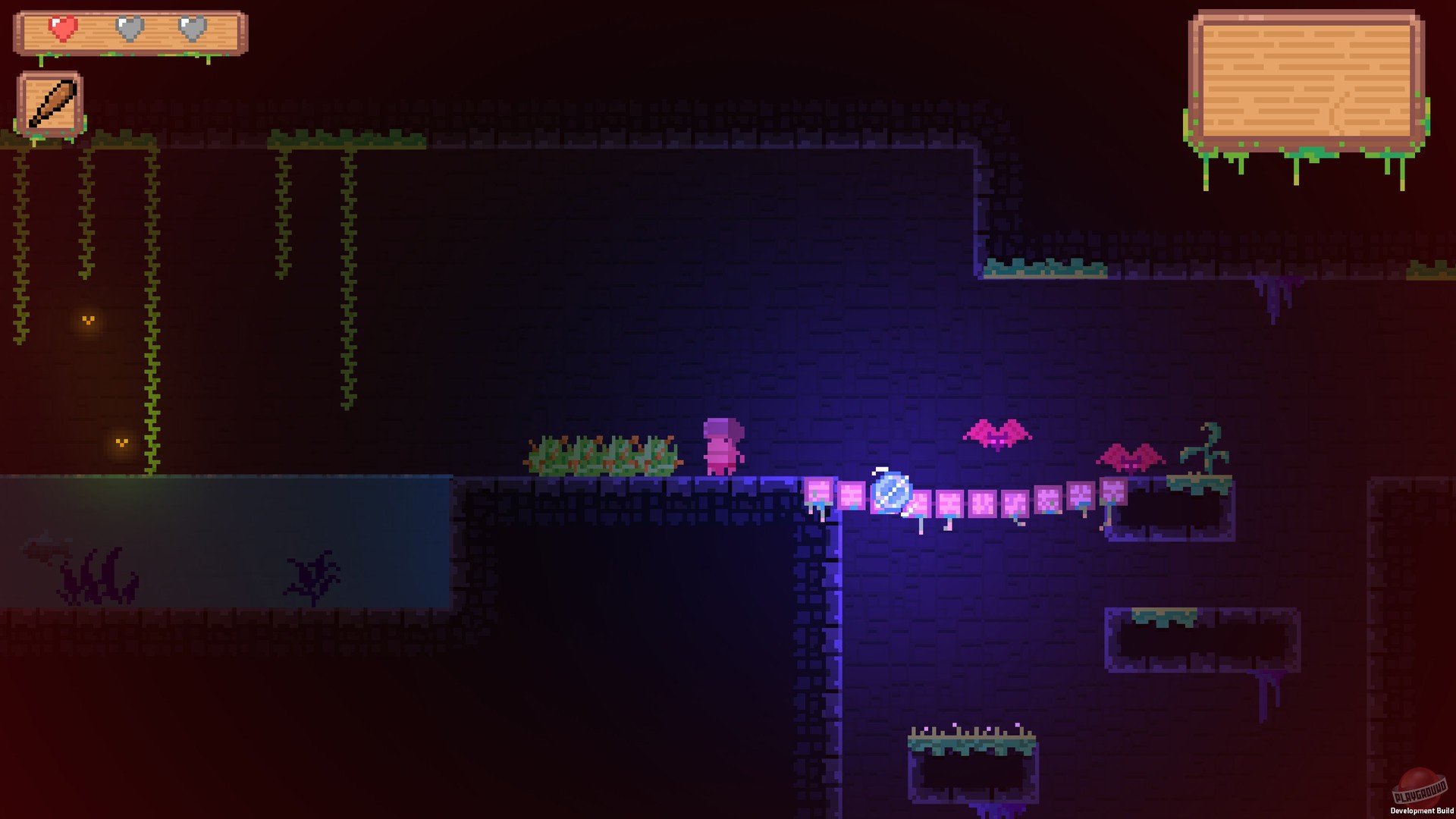Click the pink bat perched near the plant
The image size is (1456, 819).
click(1129, 457)
